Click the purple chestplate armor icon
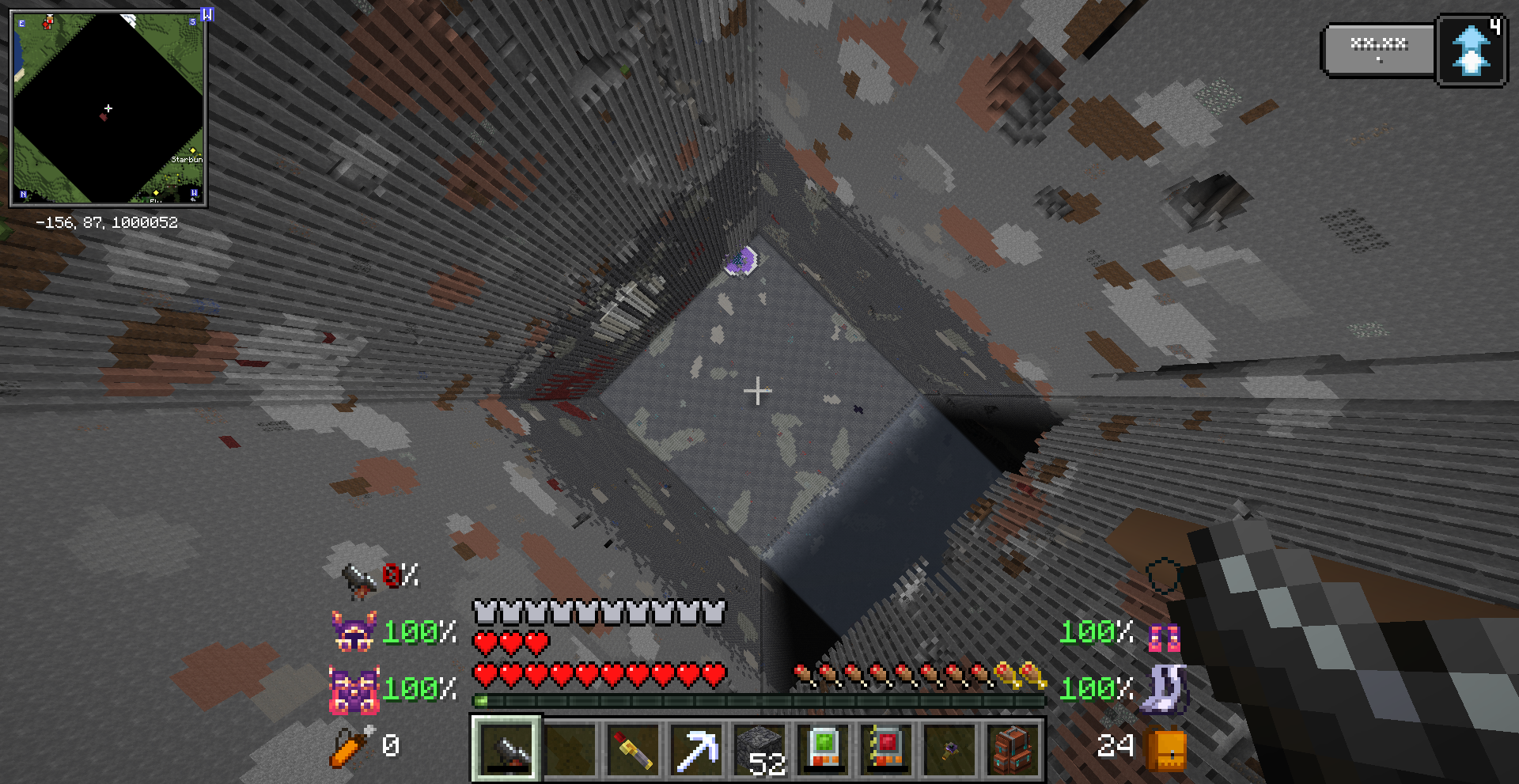Screen dimensions: 1519x784 (x=353, y=690)
